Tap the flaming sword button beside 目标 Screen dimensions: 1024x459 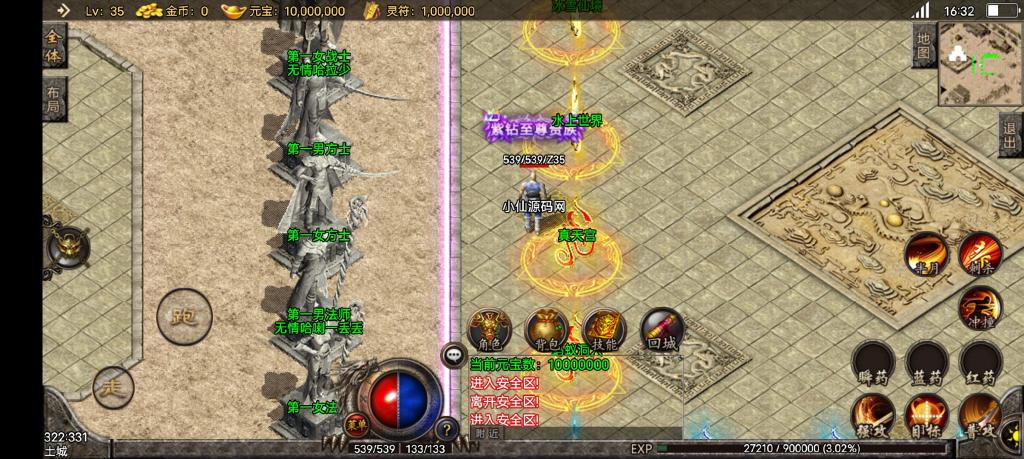pos(873,414)
